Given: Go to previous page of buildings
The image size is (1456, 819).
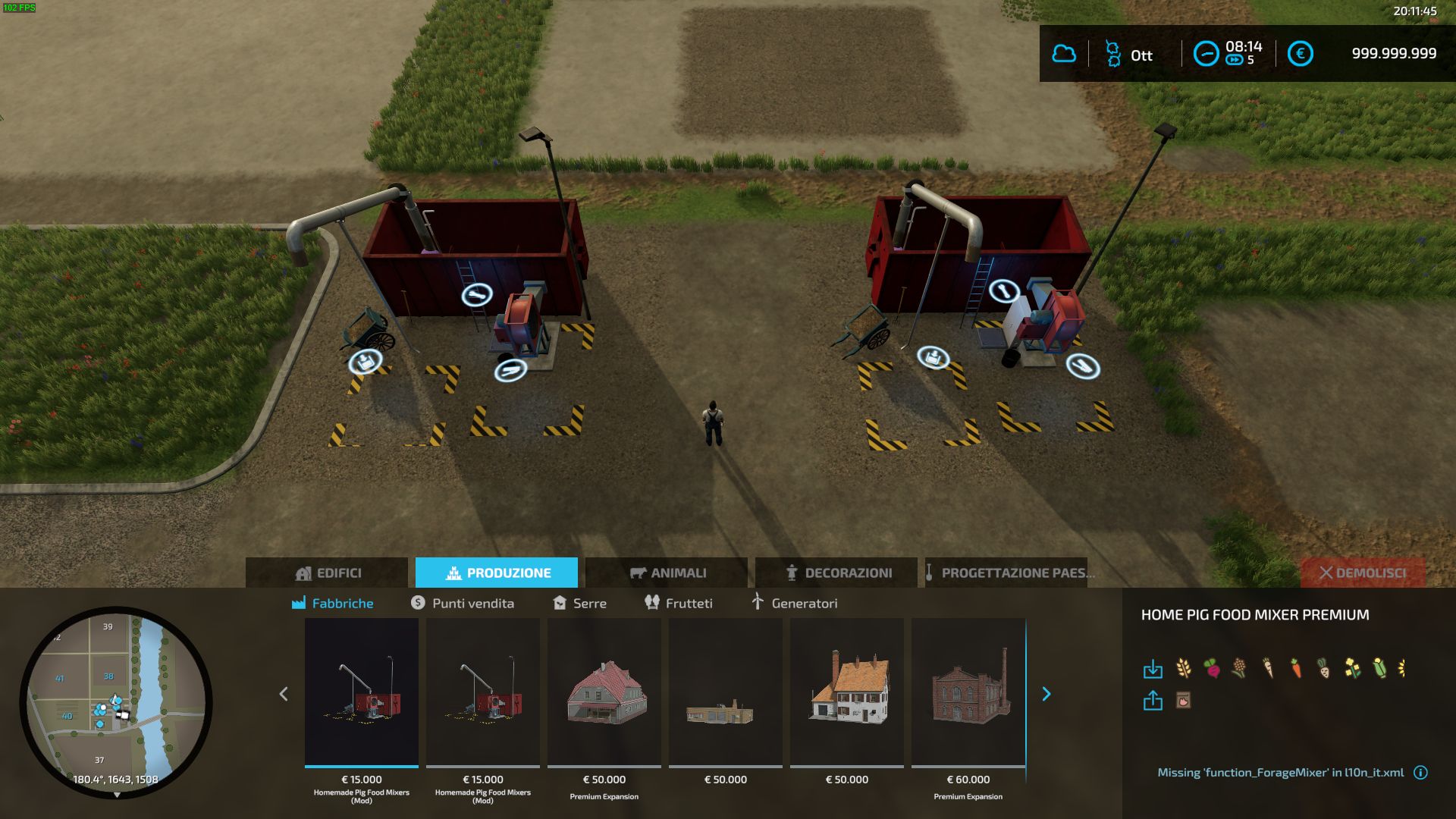Looking at the screenshot, I should pyautogui.click(x=284, y=694).
